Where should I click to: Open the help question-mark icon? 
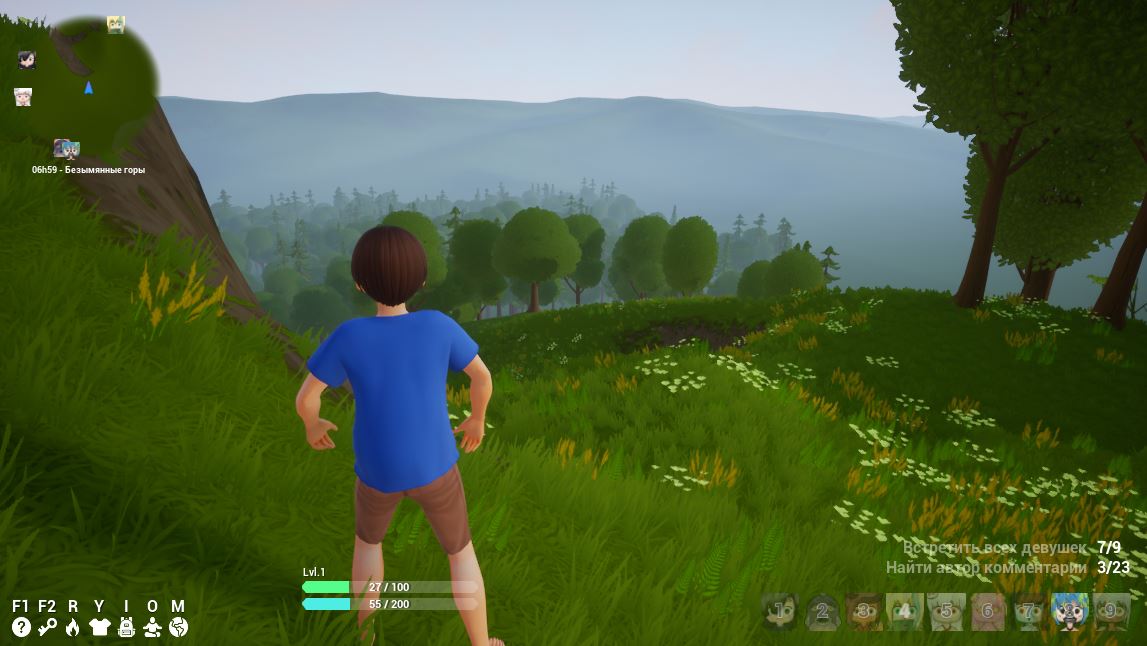[21, 627]
